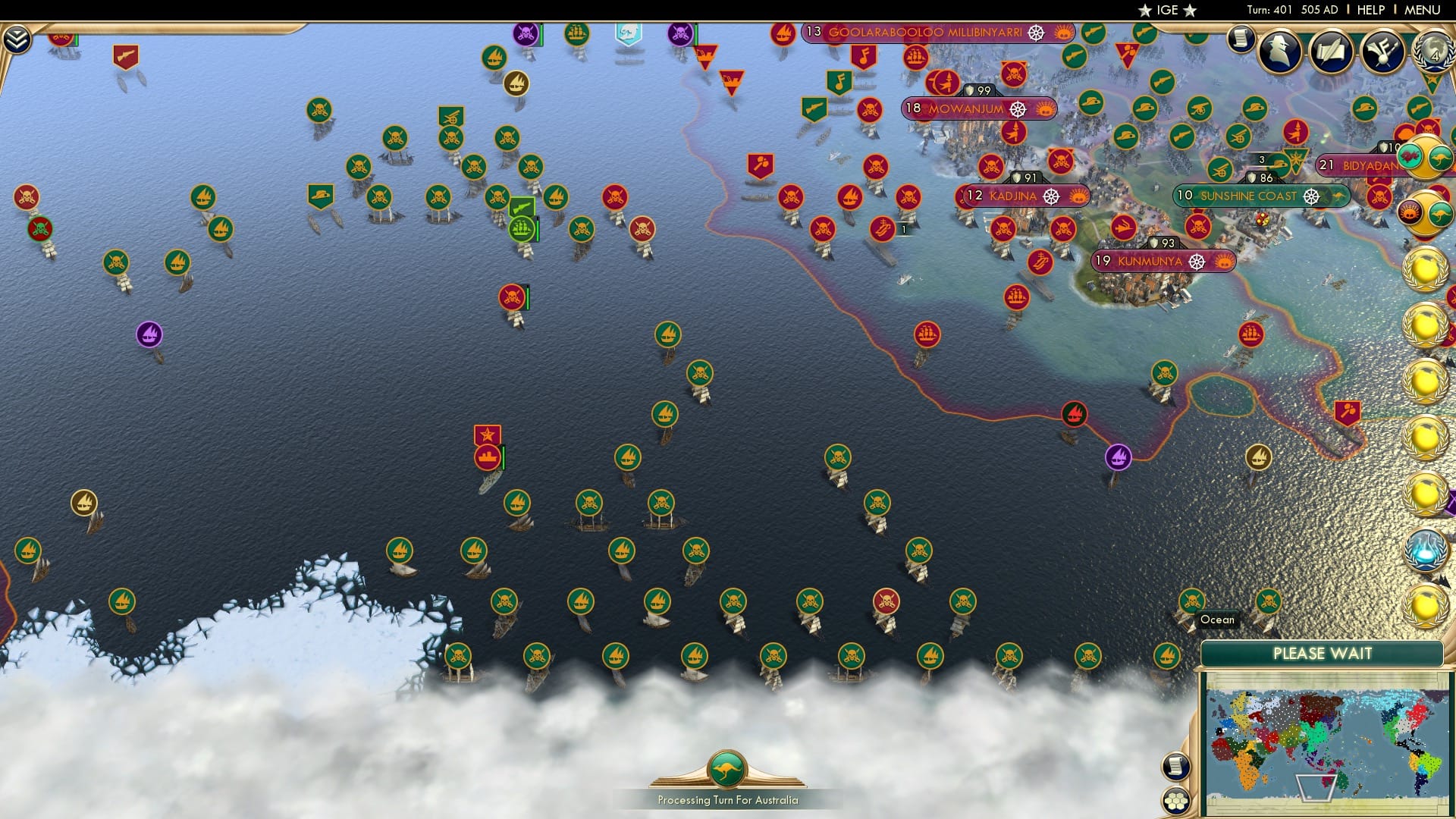Select the red battleship flag with star
Viewport: 1456px width, 819px height.
[488, 435]
